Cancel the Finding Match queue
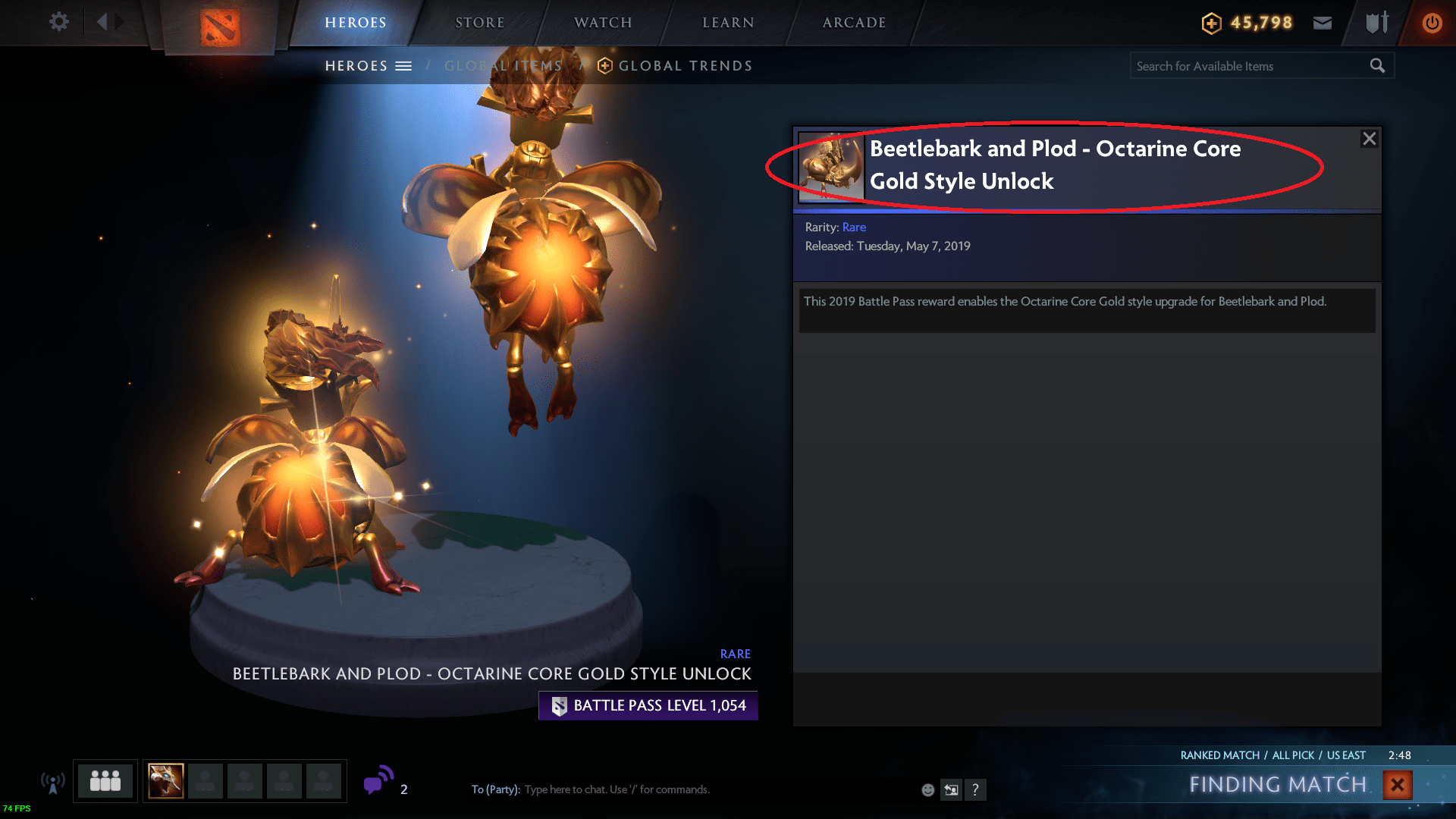Screen dimensions: 1456x819 pos(1397,785)
